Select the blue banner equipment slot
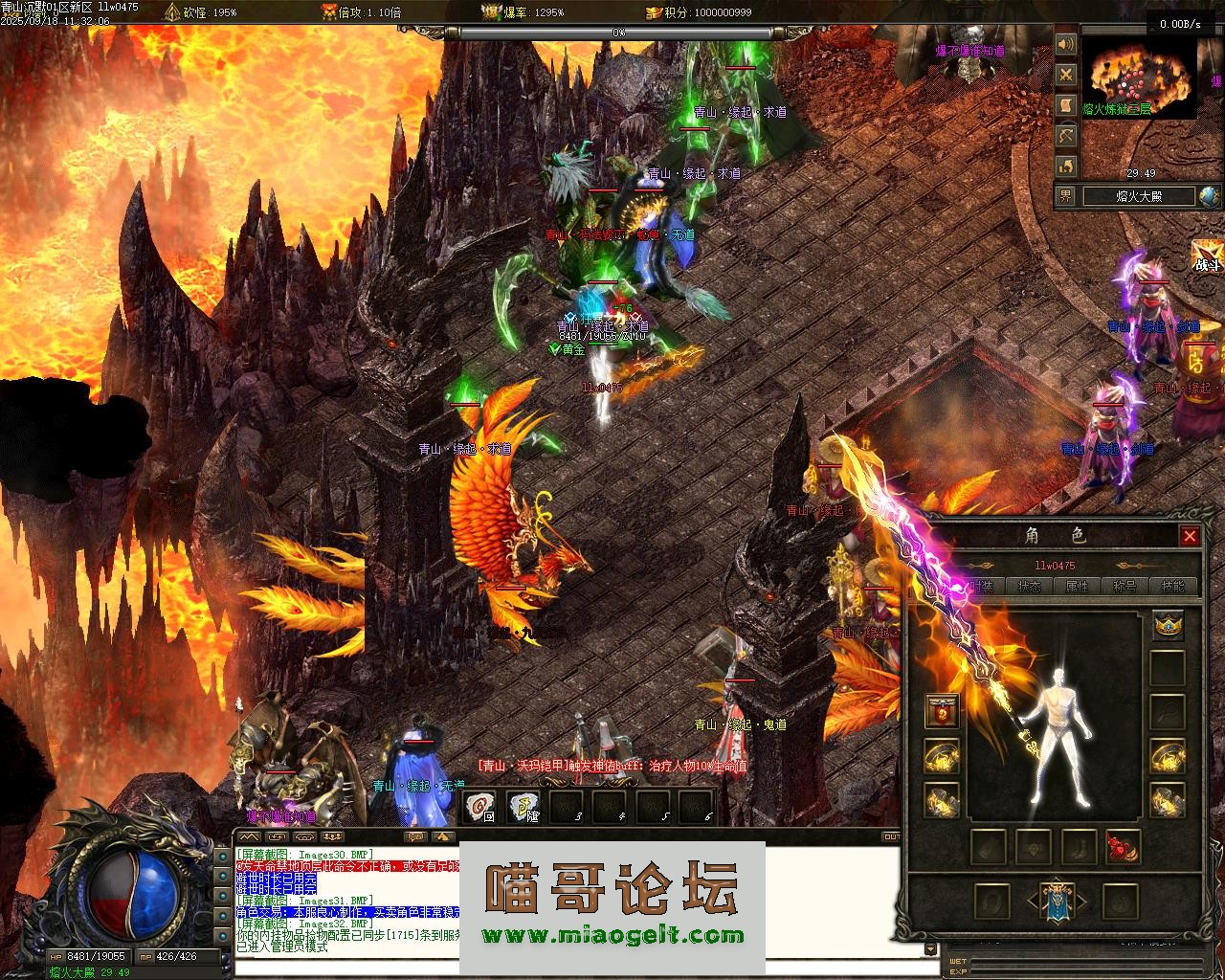 tap(1056, 902)
